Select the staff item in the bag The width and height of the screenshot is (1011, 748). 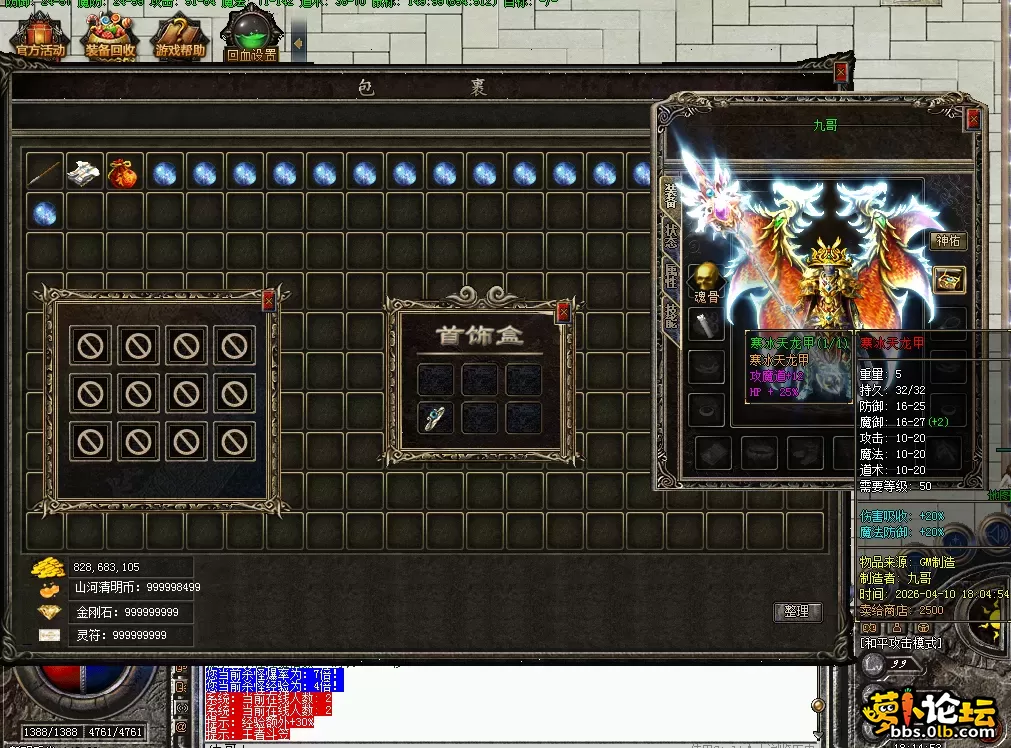click(44, 173)
